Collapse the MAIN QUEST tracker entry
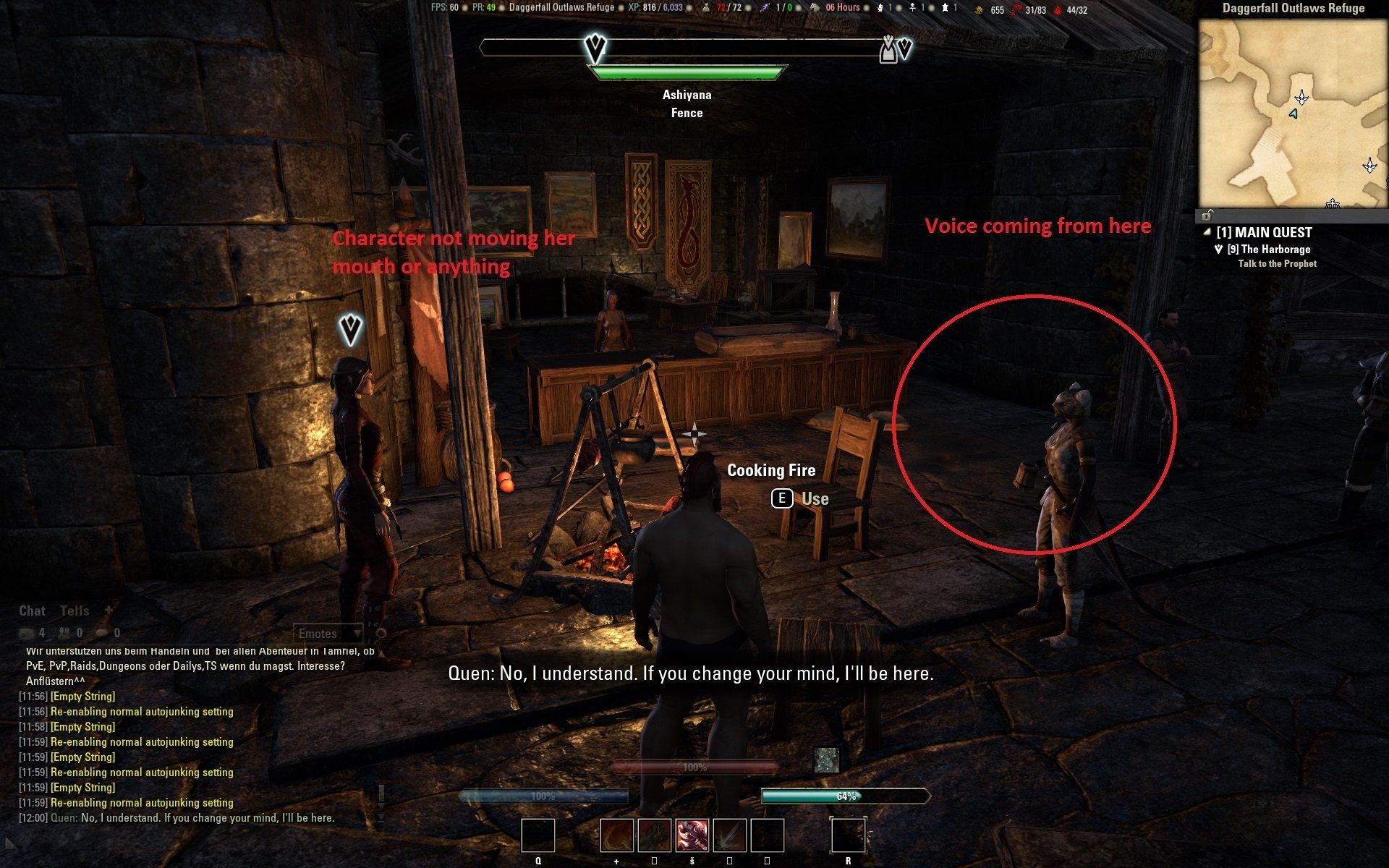The image size is (1389, 868). point(1207,231)
